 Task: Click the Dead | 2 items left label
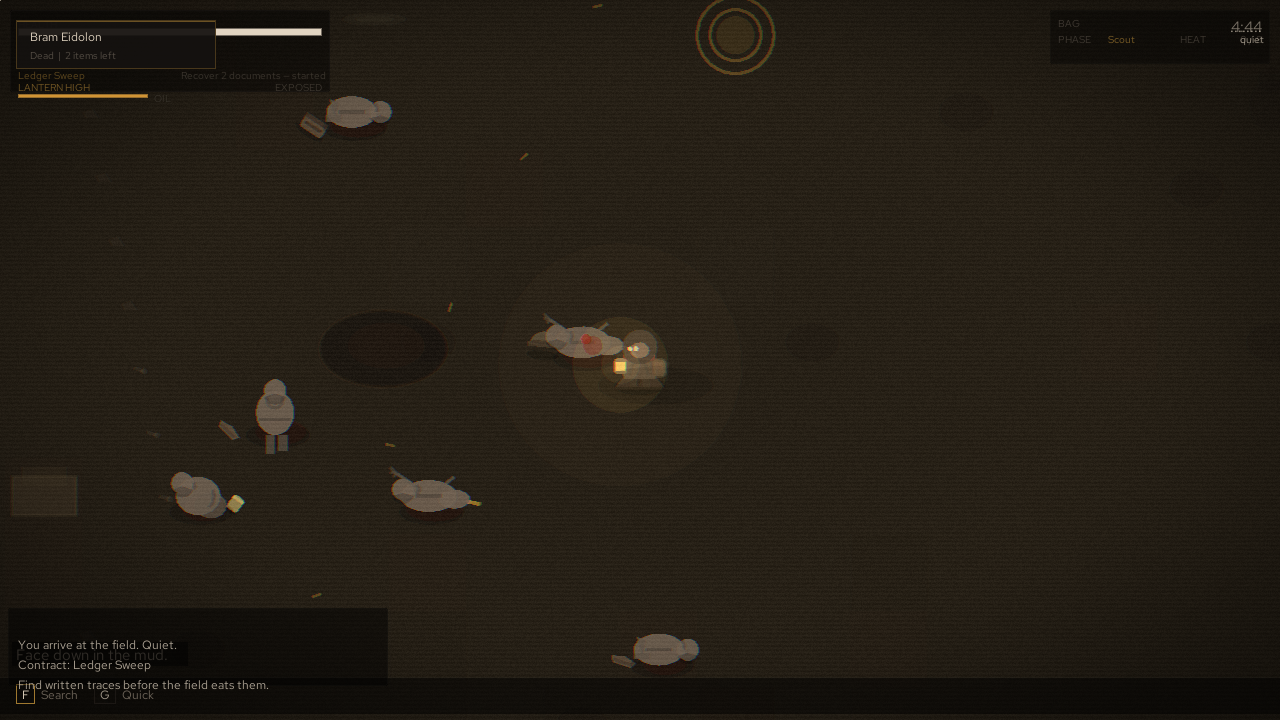click(x=71, y=56)
